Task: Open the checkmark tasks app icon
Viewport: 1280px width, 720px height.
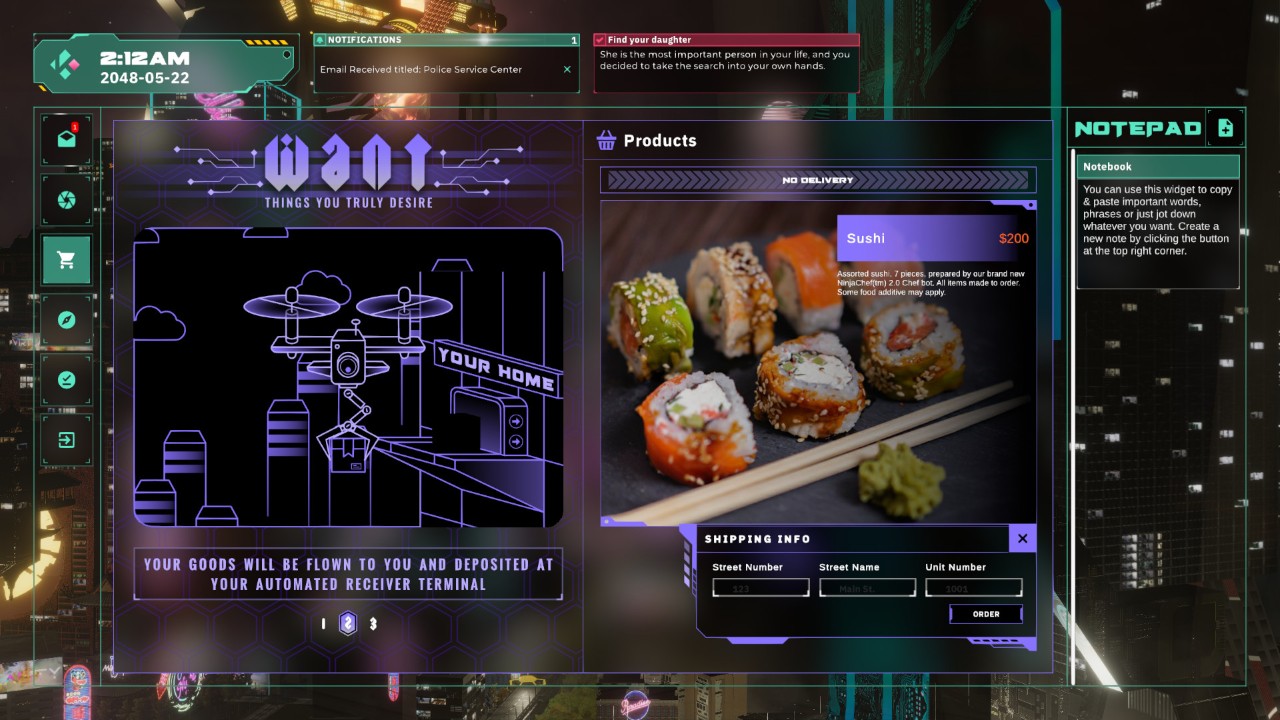Action: pos(67,380)
